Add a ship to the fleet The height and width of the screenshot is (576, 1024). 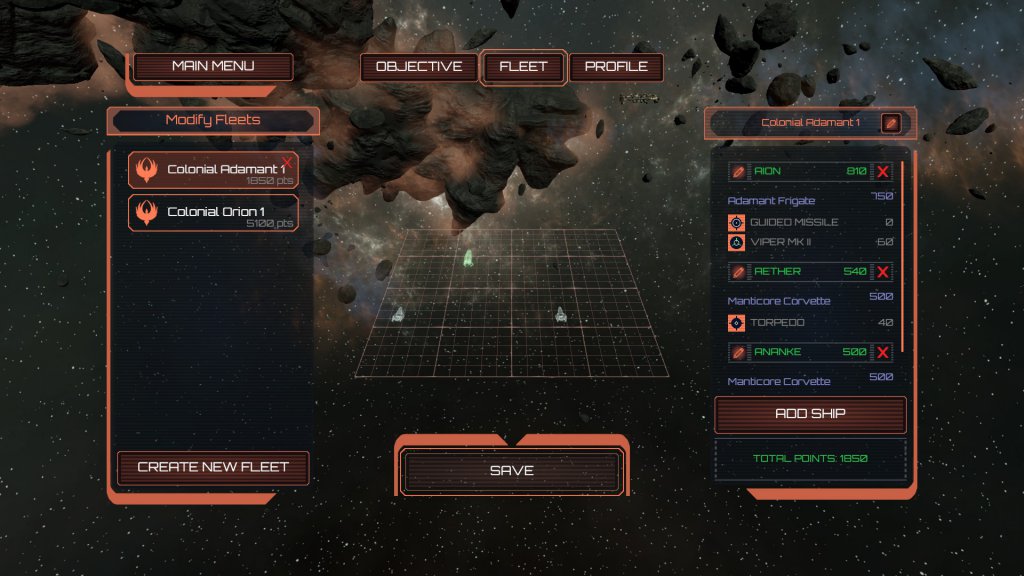(x=810, y=414)
